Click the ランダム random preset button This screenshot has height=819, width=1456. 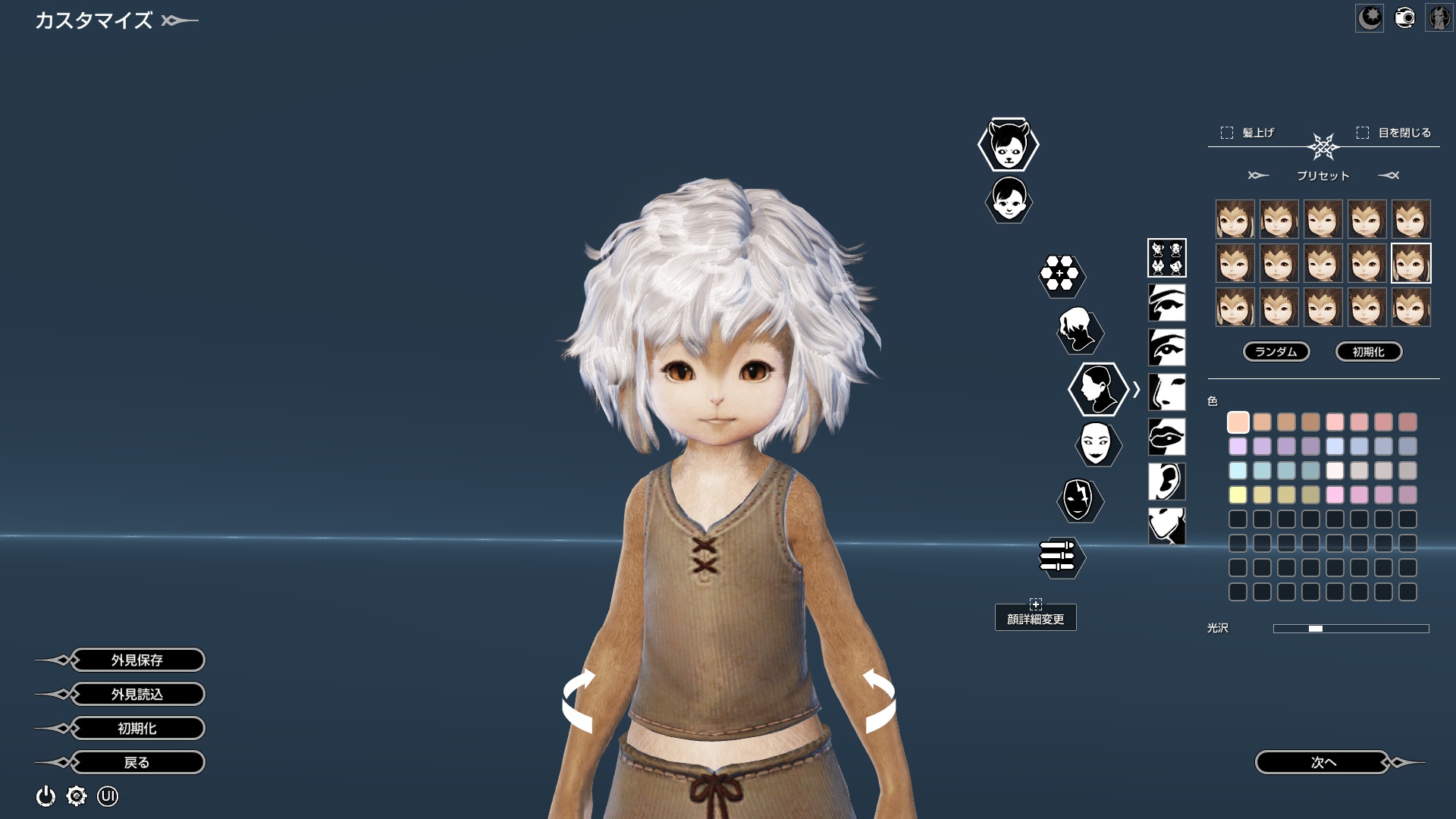1276,352
